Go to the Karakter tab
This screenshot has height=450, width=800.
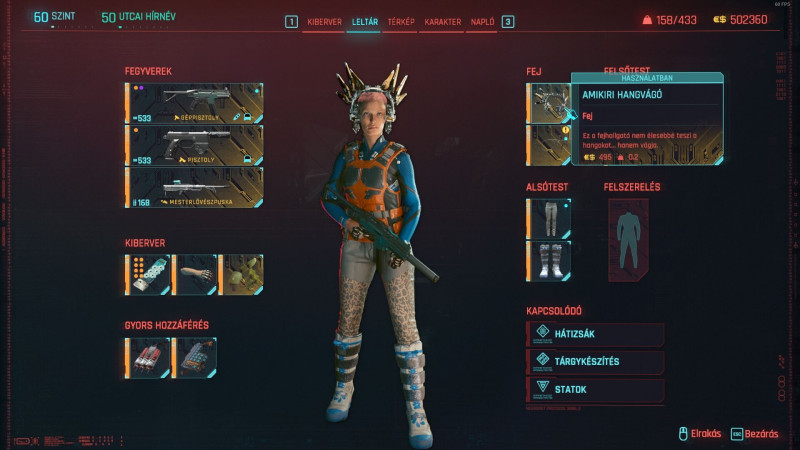point(442,21)
